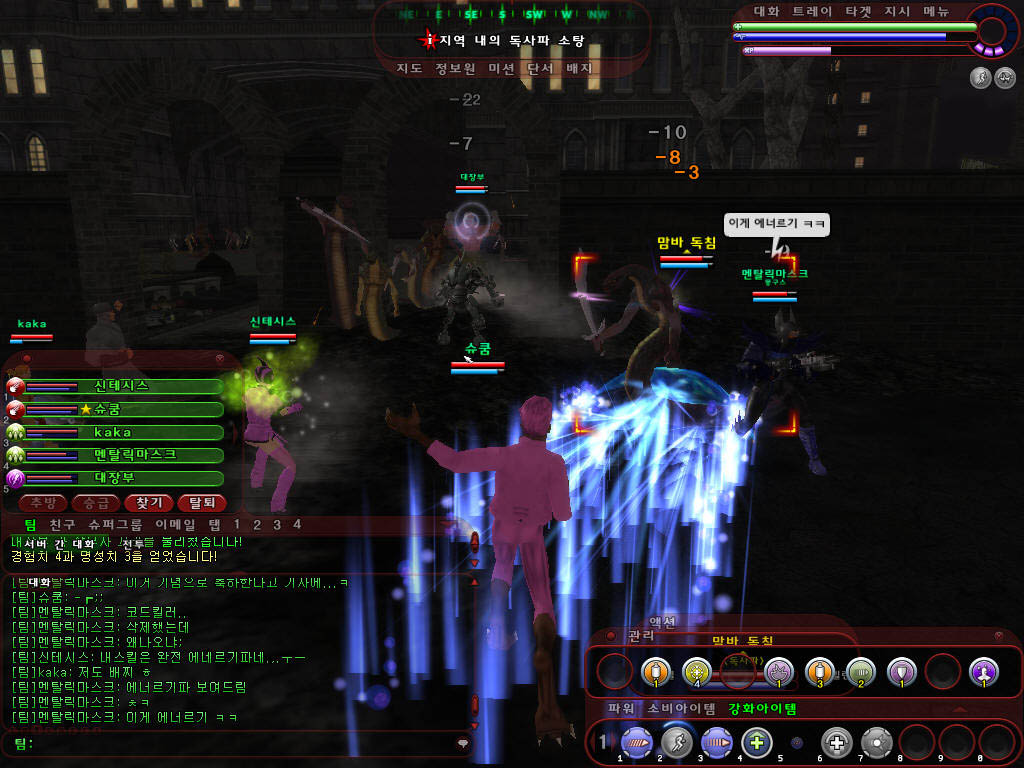1024x768 pixels.
Task: Switch to the 슈퍼그룹 (Supergroup) tab
Action: click(116, 524)
